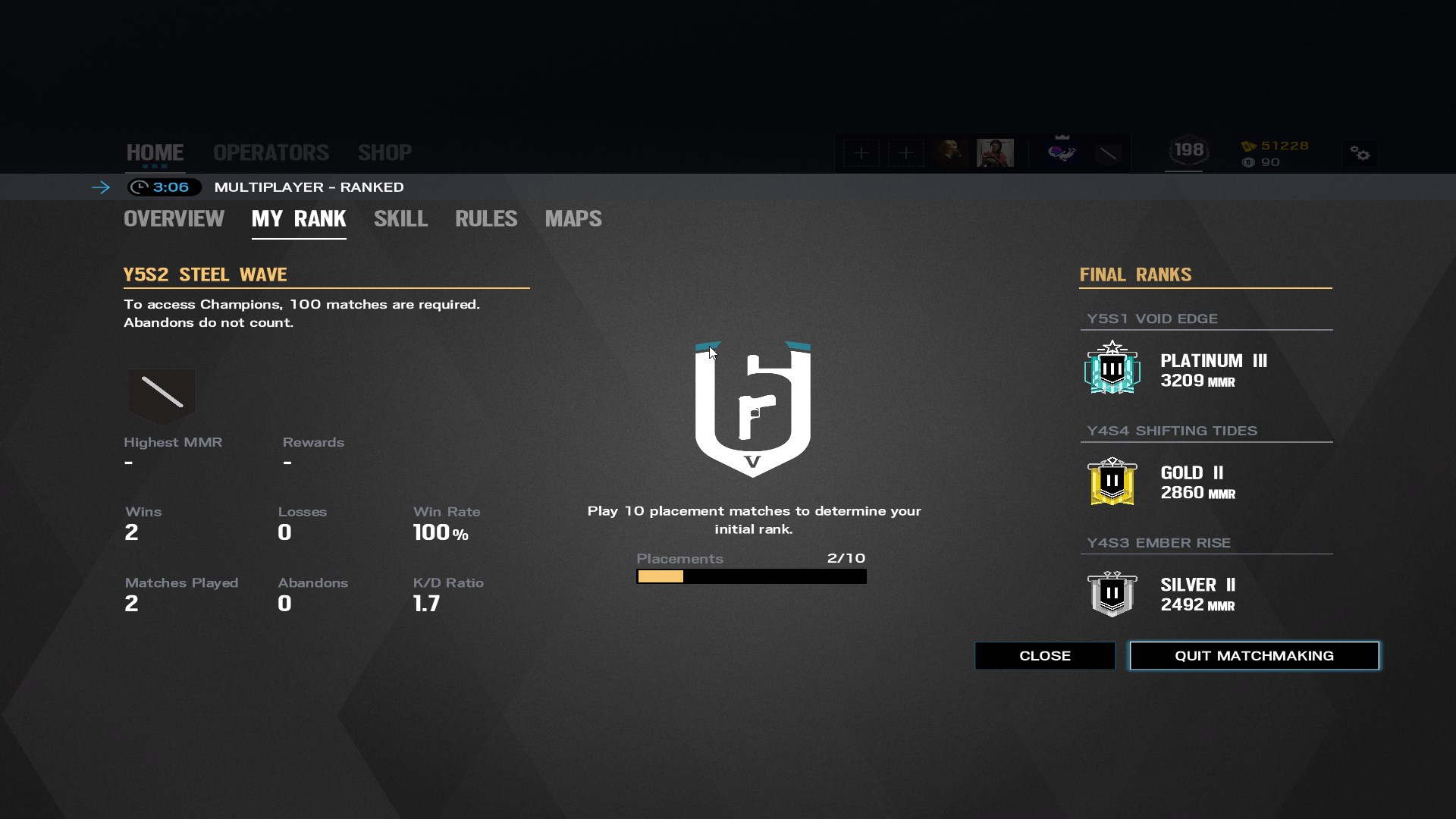Open the Shop menu

(384, 152)
